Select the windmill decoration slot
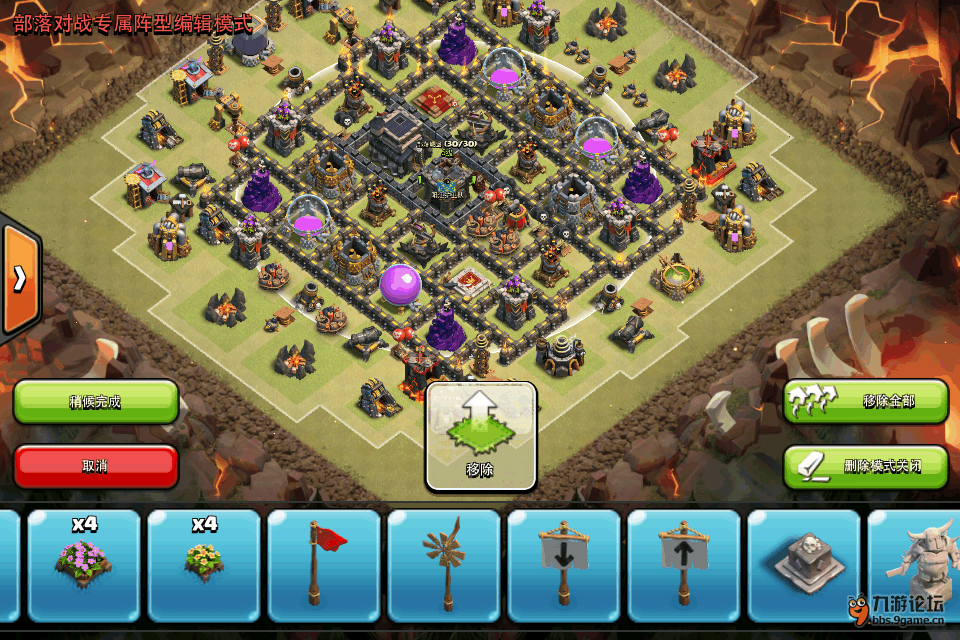 [x=444, y=565]
